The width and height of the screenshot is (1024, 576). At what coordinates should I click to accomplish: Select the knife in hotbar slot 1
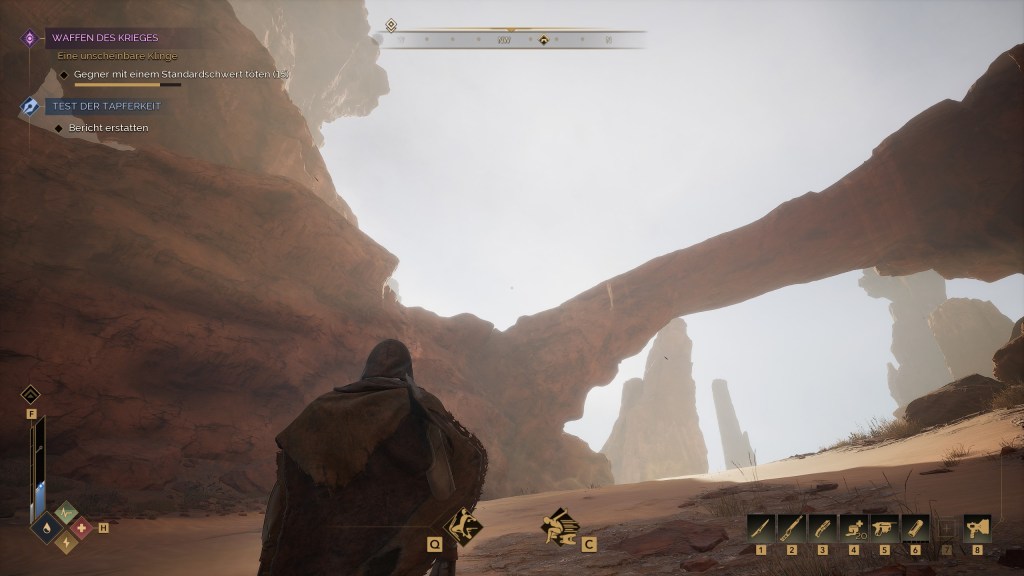(x=760, y=526)
